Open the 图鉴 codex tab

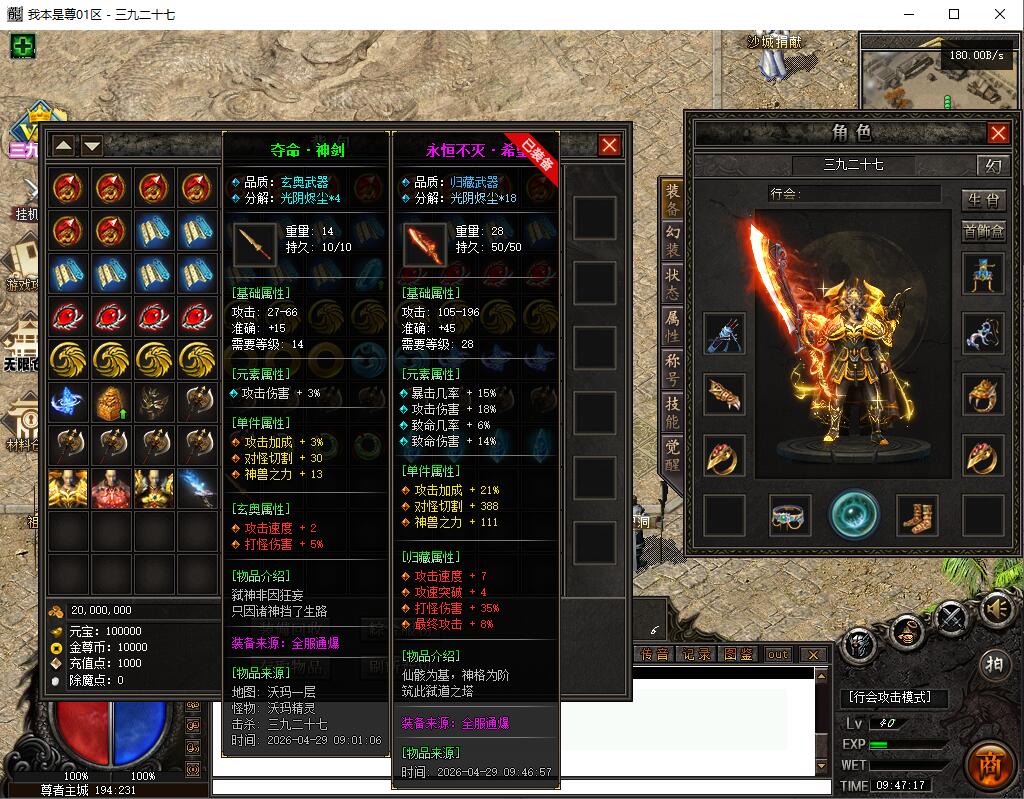click(738, 654)
